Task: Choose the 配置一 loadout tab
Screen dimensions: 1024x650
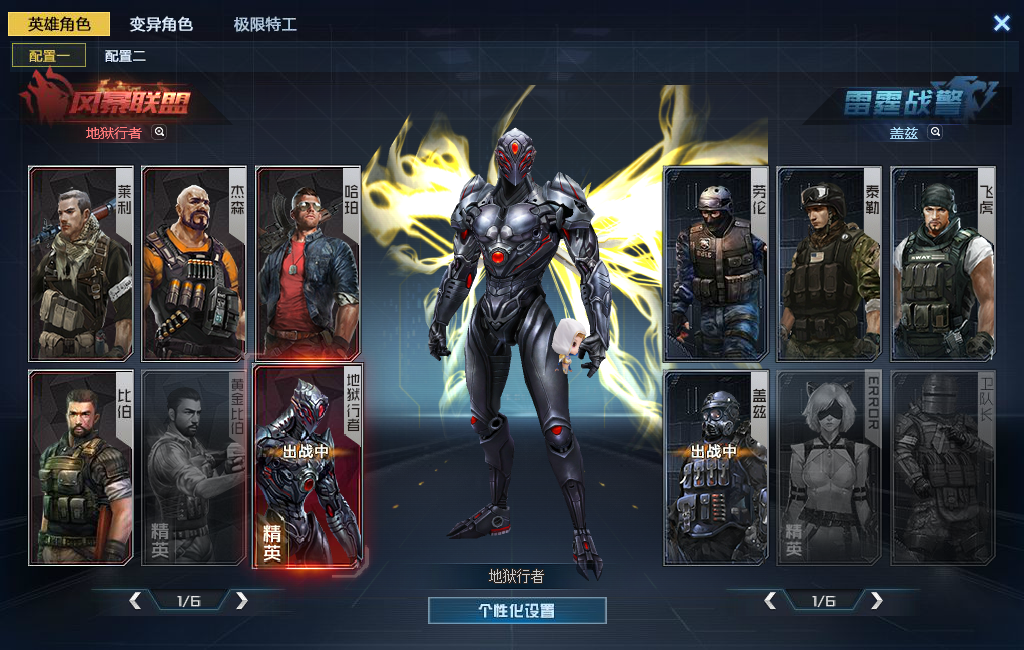Action: click(x=49, y=56)
